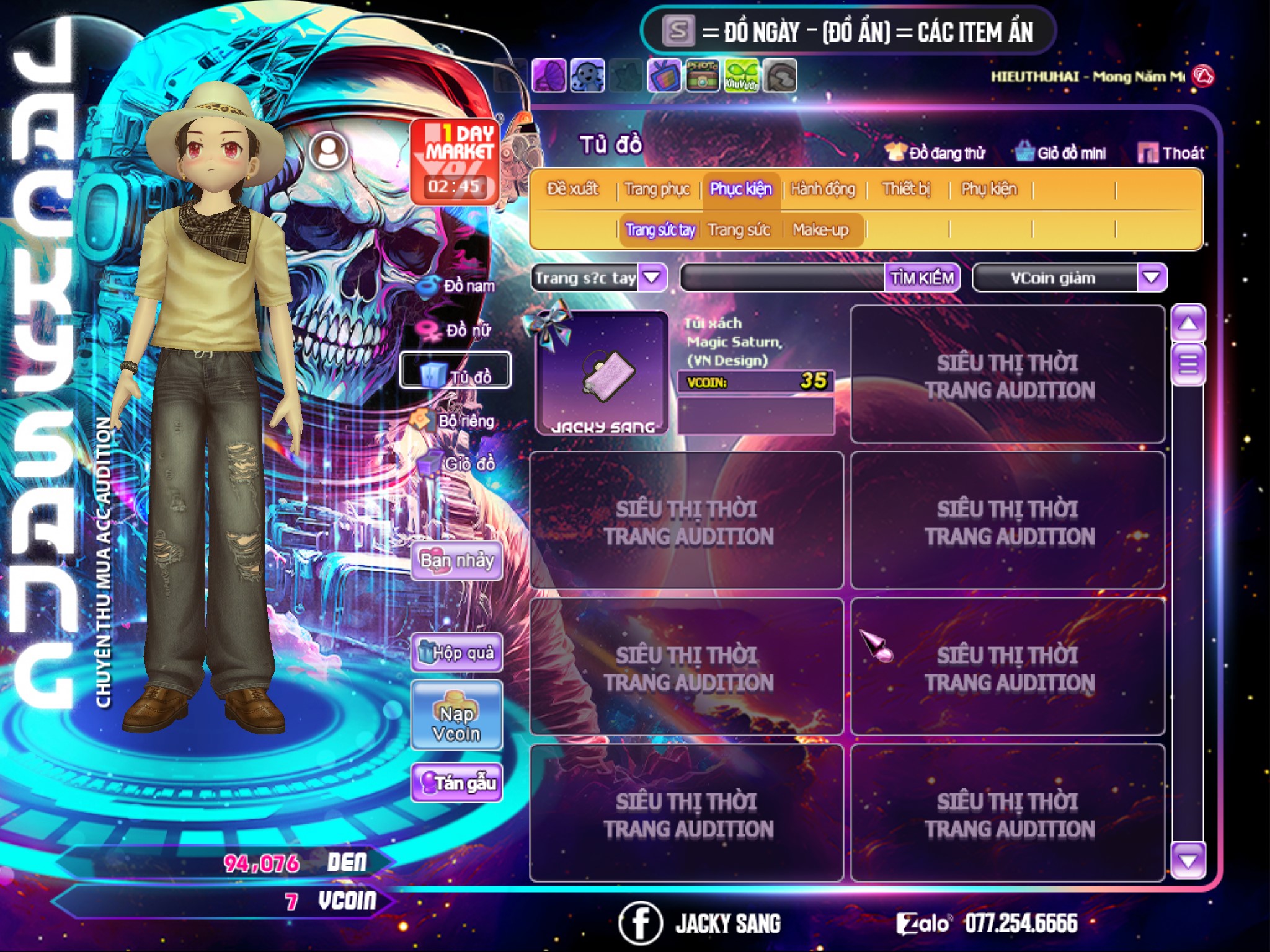Open the Đề xuất tab
Image resolution: width=1270 pixels, height=952 pixels.
[x=572, y=189]
